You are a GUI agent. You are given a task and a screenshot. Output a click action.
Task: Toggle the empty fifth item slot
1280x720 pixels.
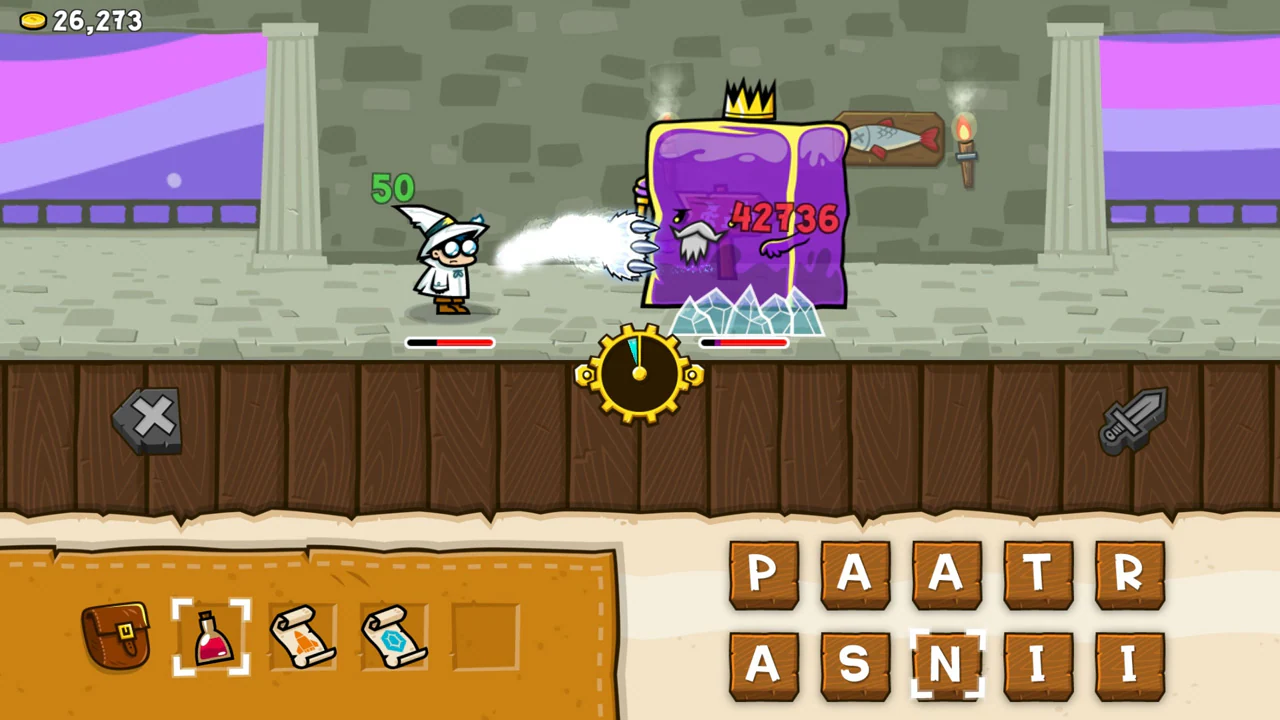point(486,637)
